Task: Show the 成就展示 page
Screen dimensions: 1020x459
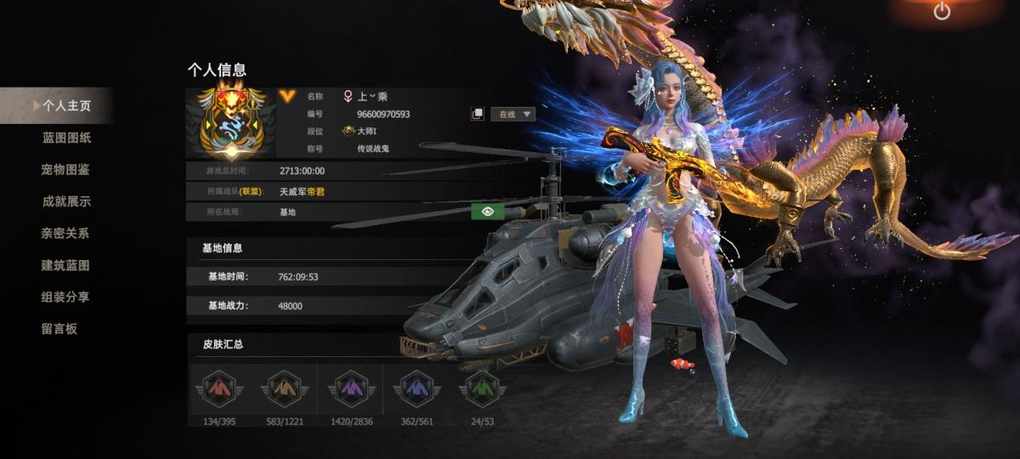Action: pos(66,201)
